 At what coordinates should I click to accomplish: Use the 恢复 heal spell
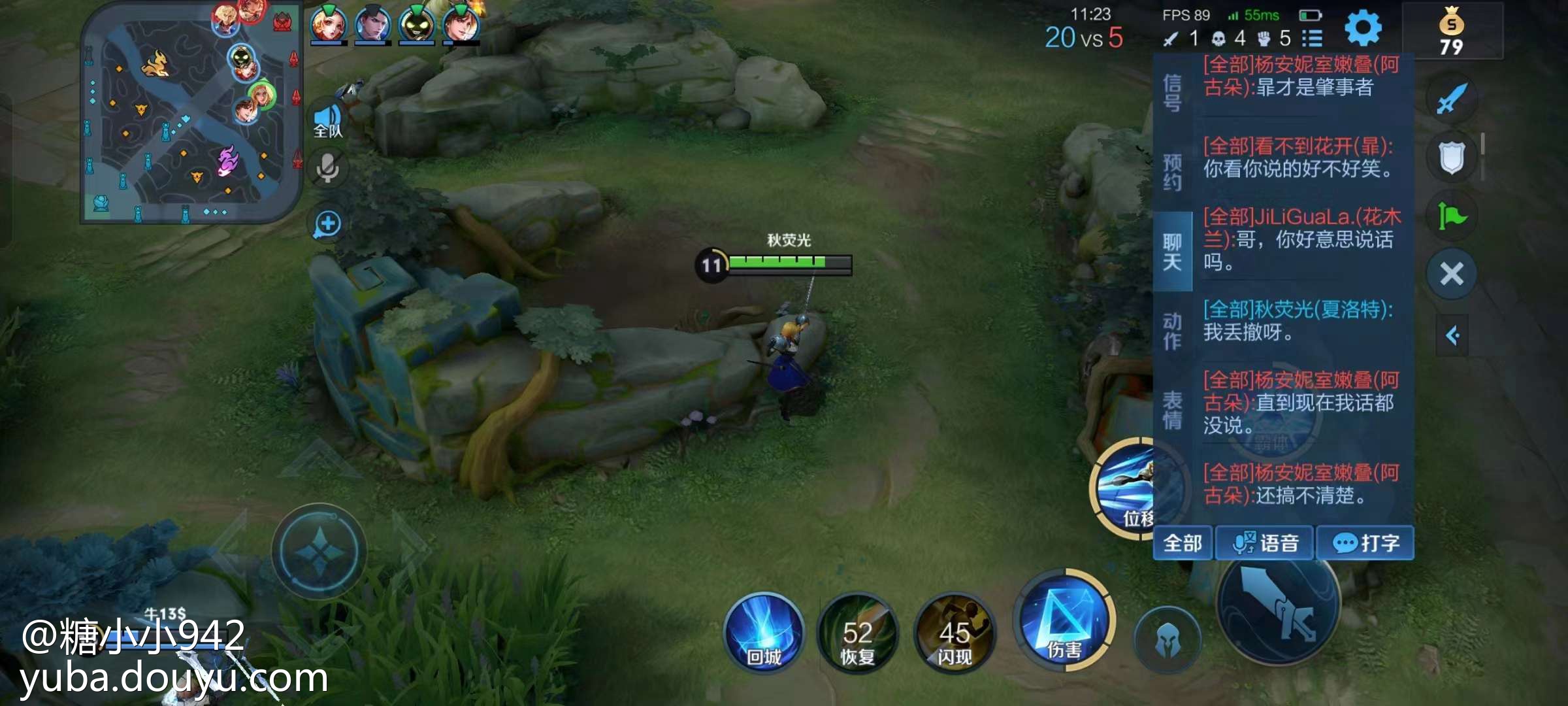pyautogui.click(x=858, y=634)
